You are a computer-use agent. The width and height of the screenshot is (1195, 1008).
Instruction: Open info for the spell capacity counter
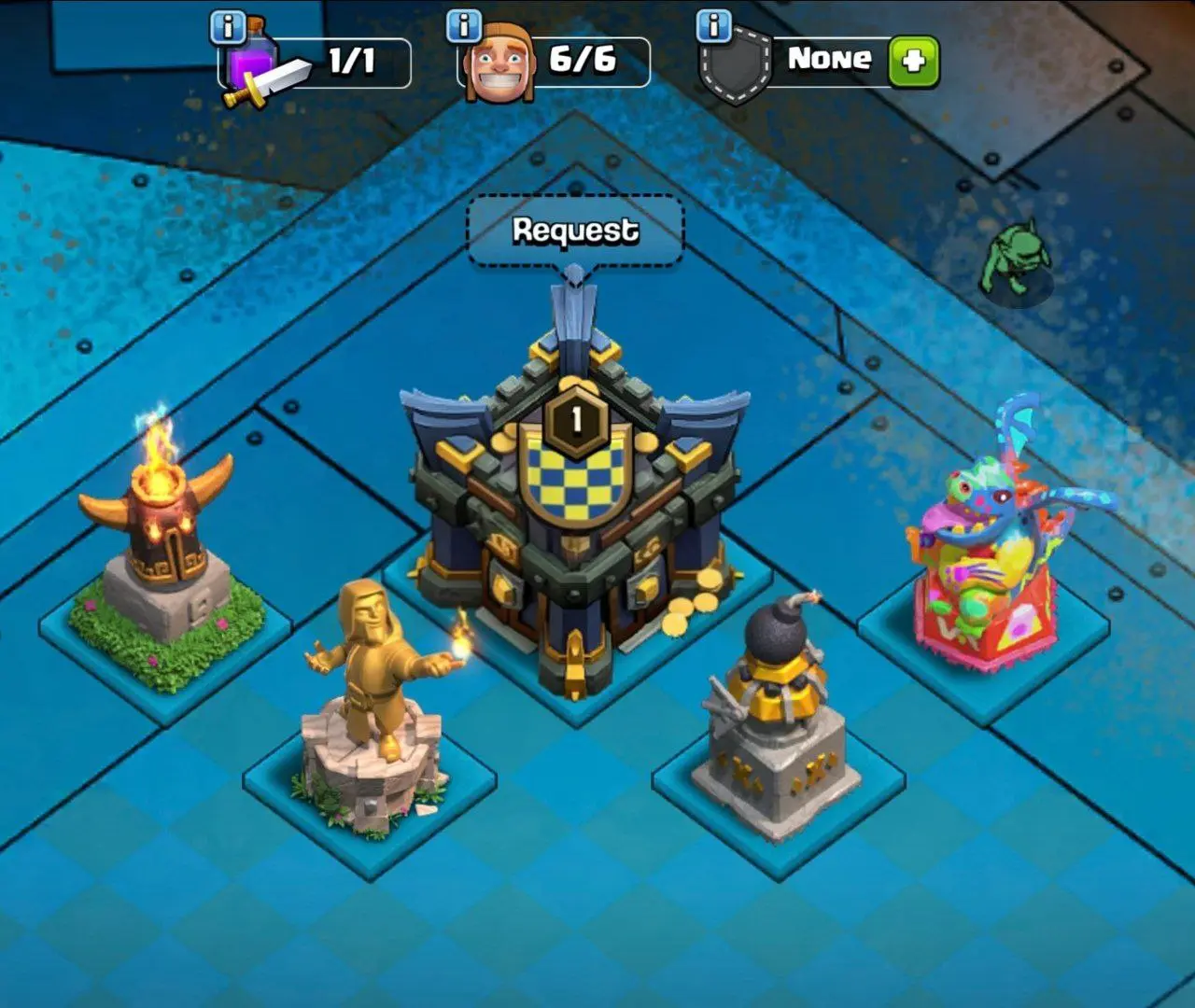tap(228, 26)
